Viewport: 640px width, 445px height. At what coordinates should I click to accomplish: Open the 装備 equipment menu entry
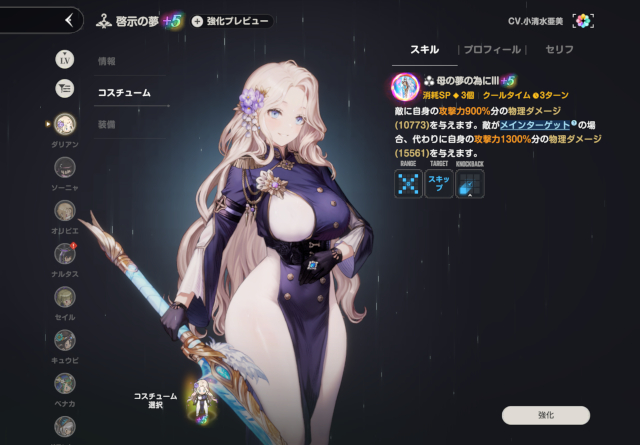click(x=106, y=126)
